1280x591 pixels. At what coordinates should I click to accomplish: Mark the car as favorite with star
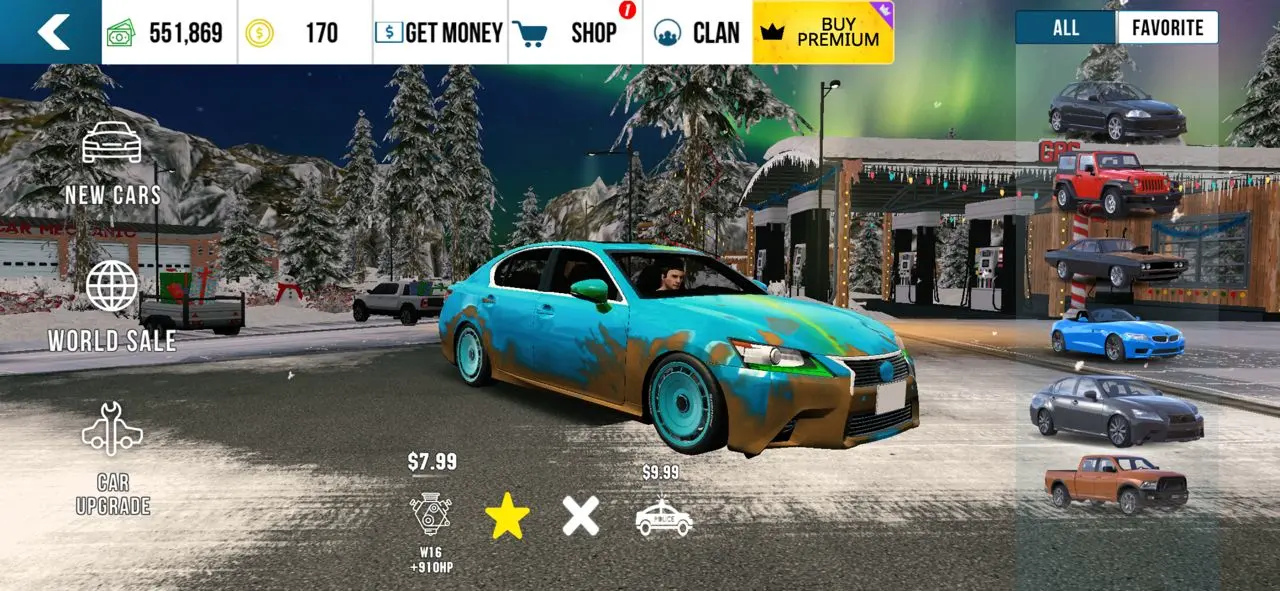507,516
